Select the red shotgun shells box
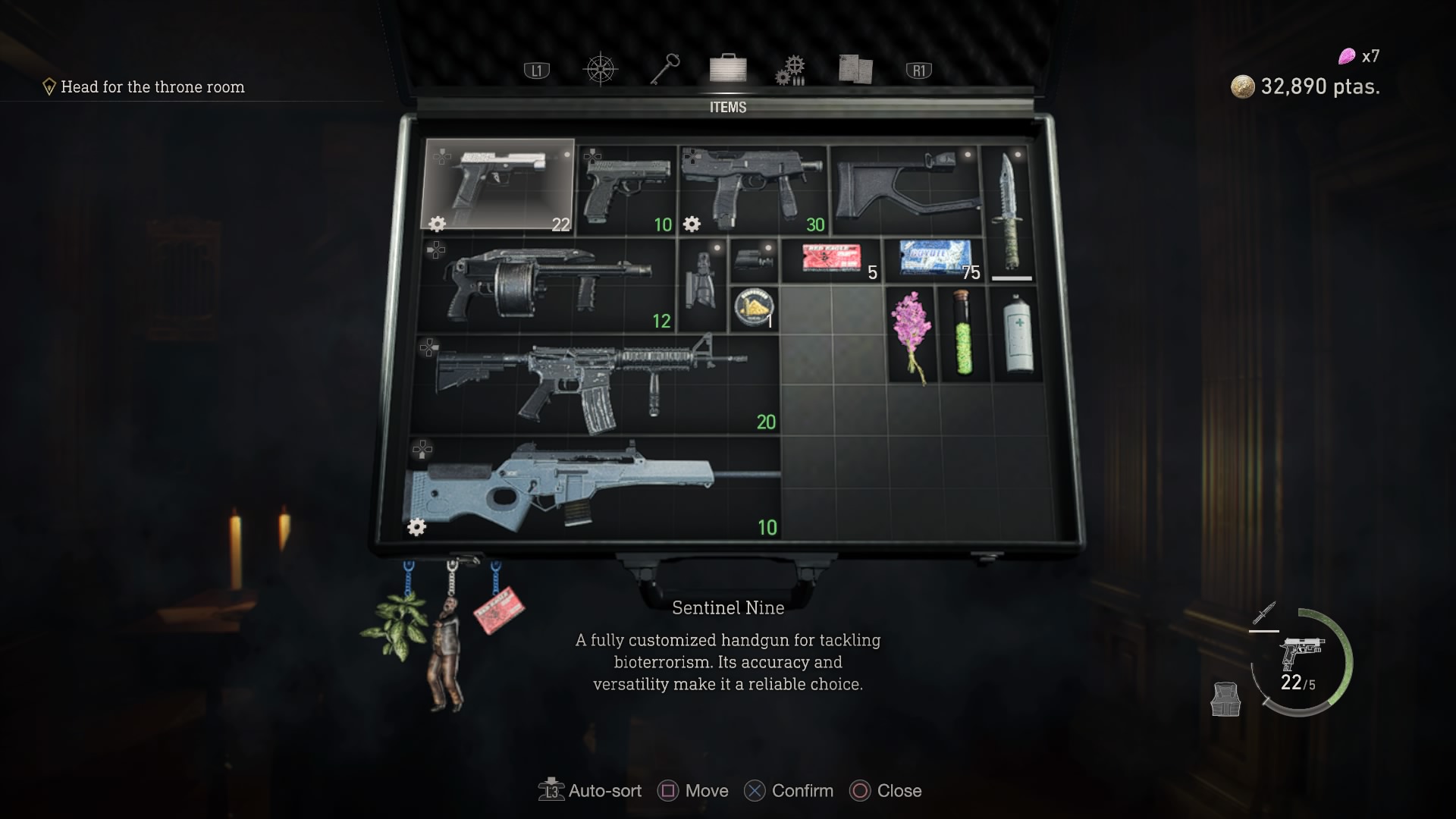The height and width of the screenshot is (819, 1456). (x=831, y=259)
